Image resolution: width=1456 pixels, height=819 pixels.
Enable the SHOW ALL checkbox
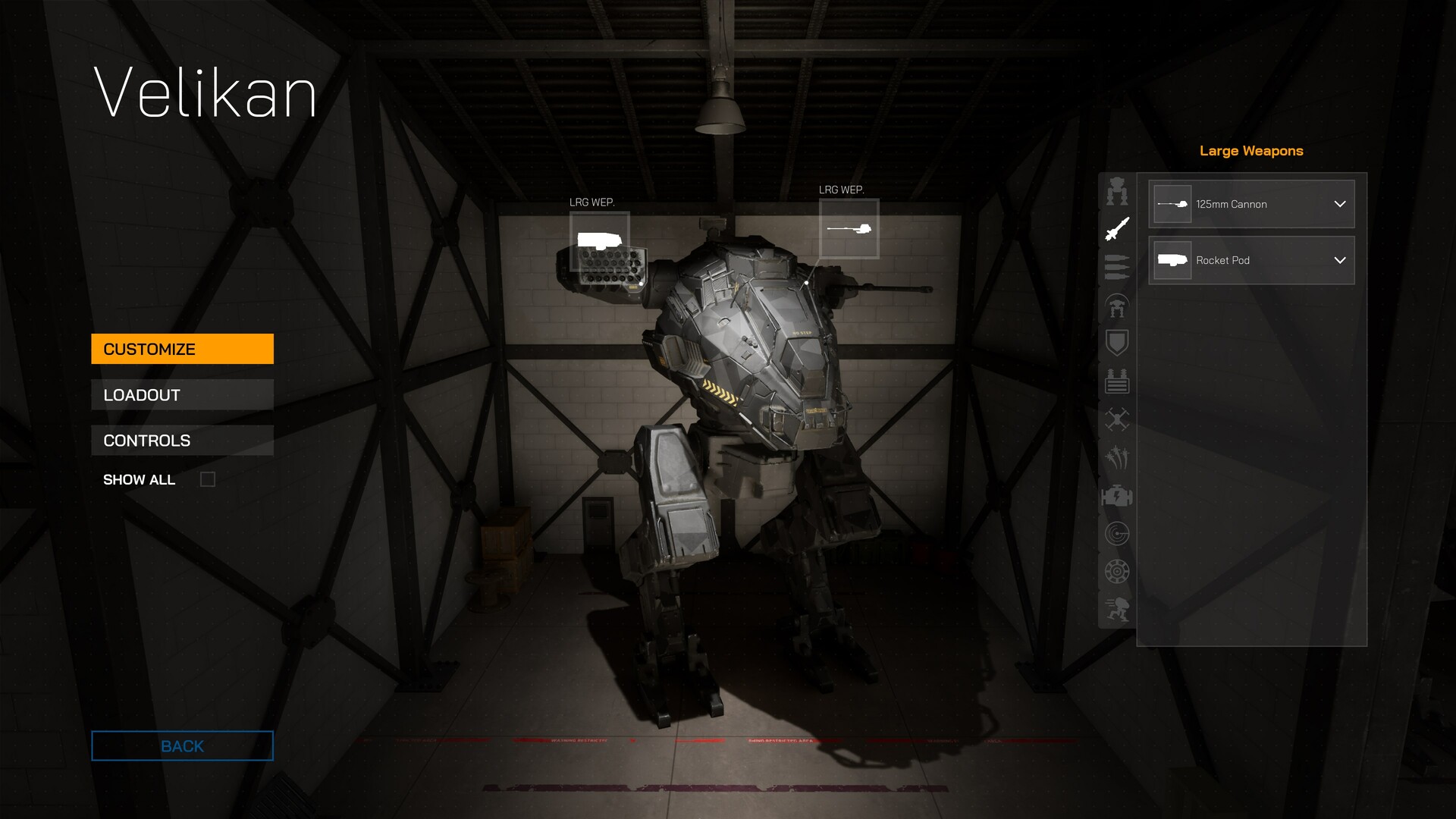(208, 479)
